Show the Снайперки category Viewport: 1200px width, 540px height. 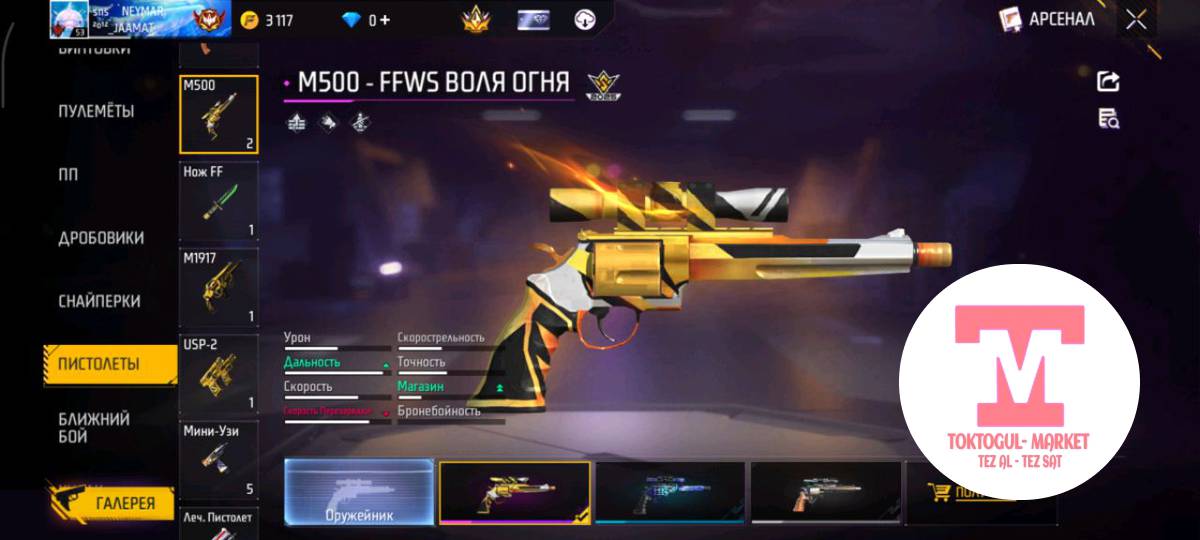[99, 301]
